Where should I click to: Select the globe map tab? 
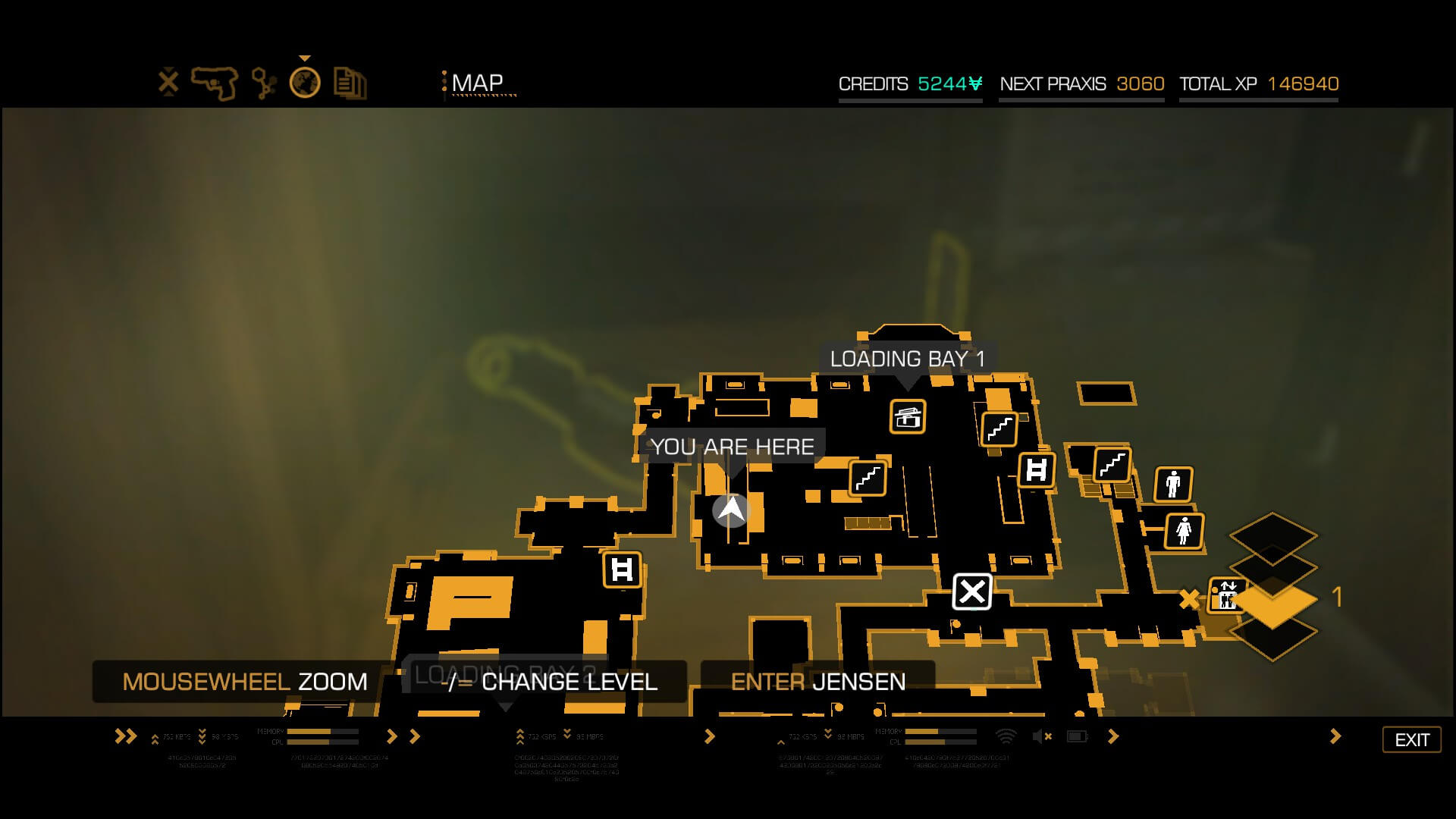click(305, 83)
